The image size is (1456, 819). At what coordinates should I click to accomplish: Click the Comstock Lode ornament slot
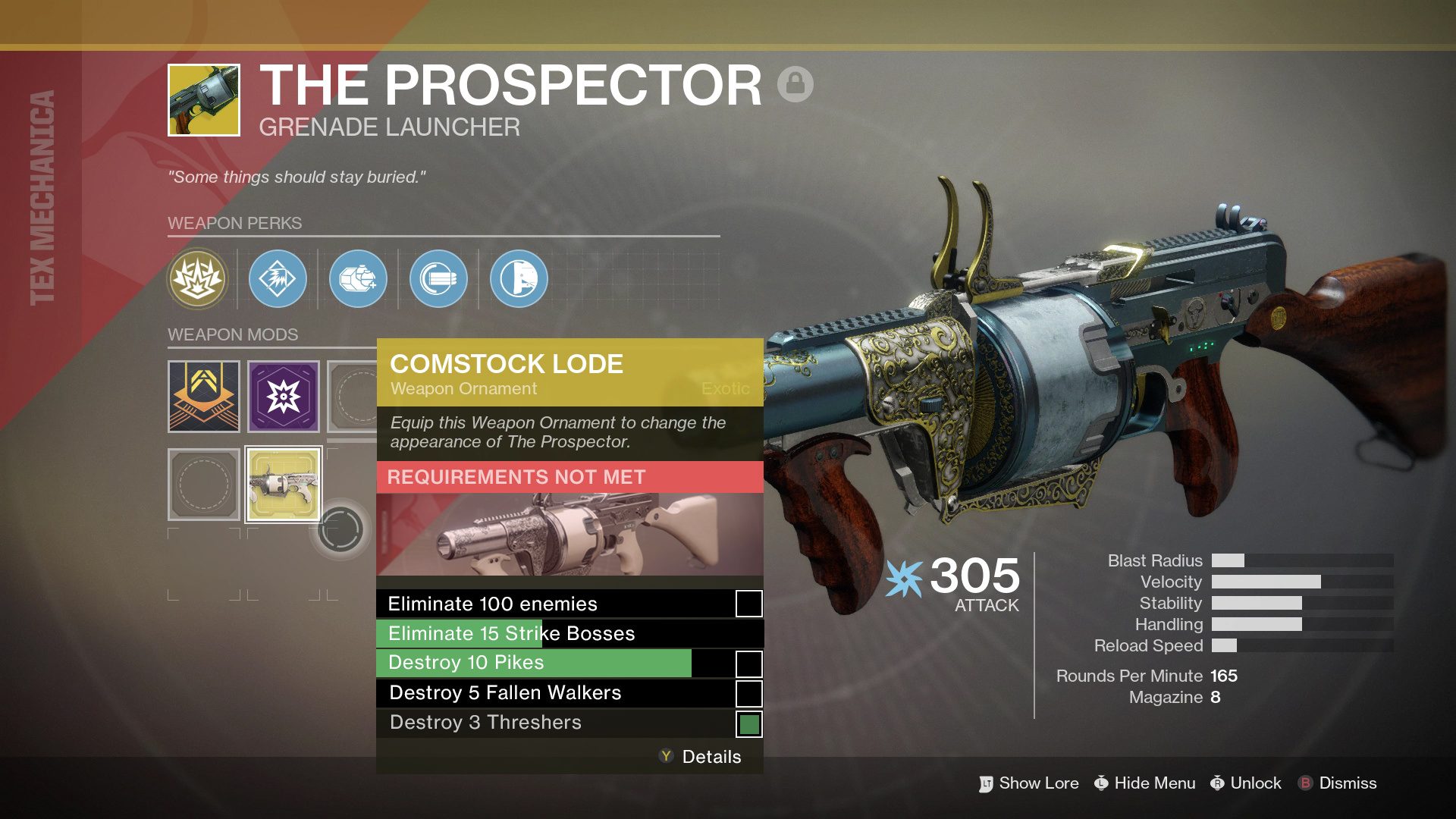point(284,485)
